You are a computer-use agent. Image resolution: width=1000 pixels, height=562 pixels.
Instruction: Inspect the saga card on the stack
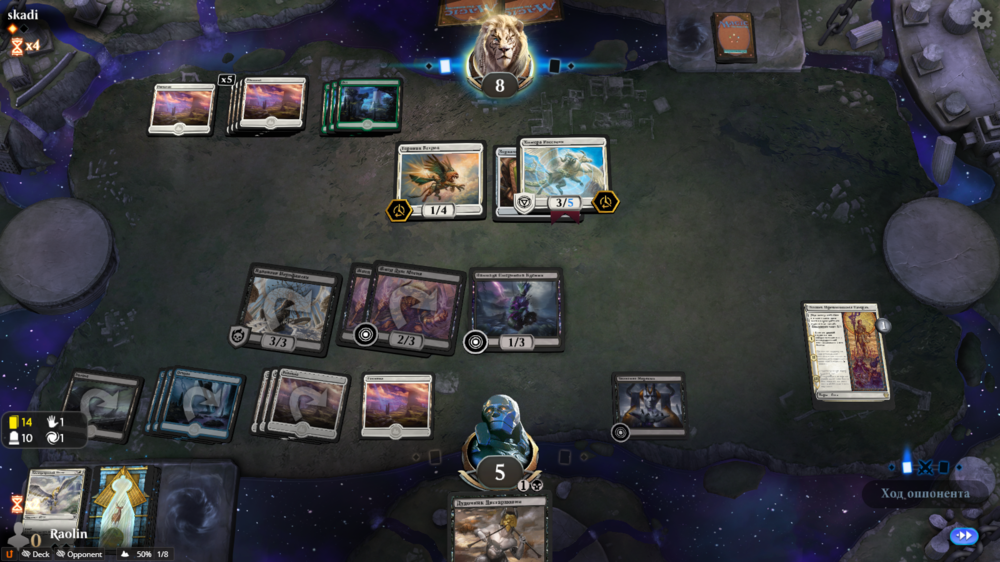pyautogui.click(x=848, y=352)
